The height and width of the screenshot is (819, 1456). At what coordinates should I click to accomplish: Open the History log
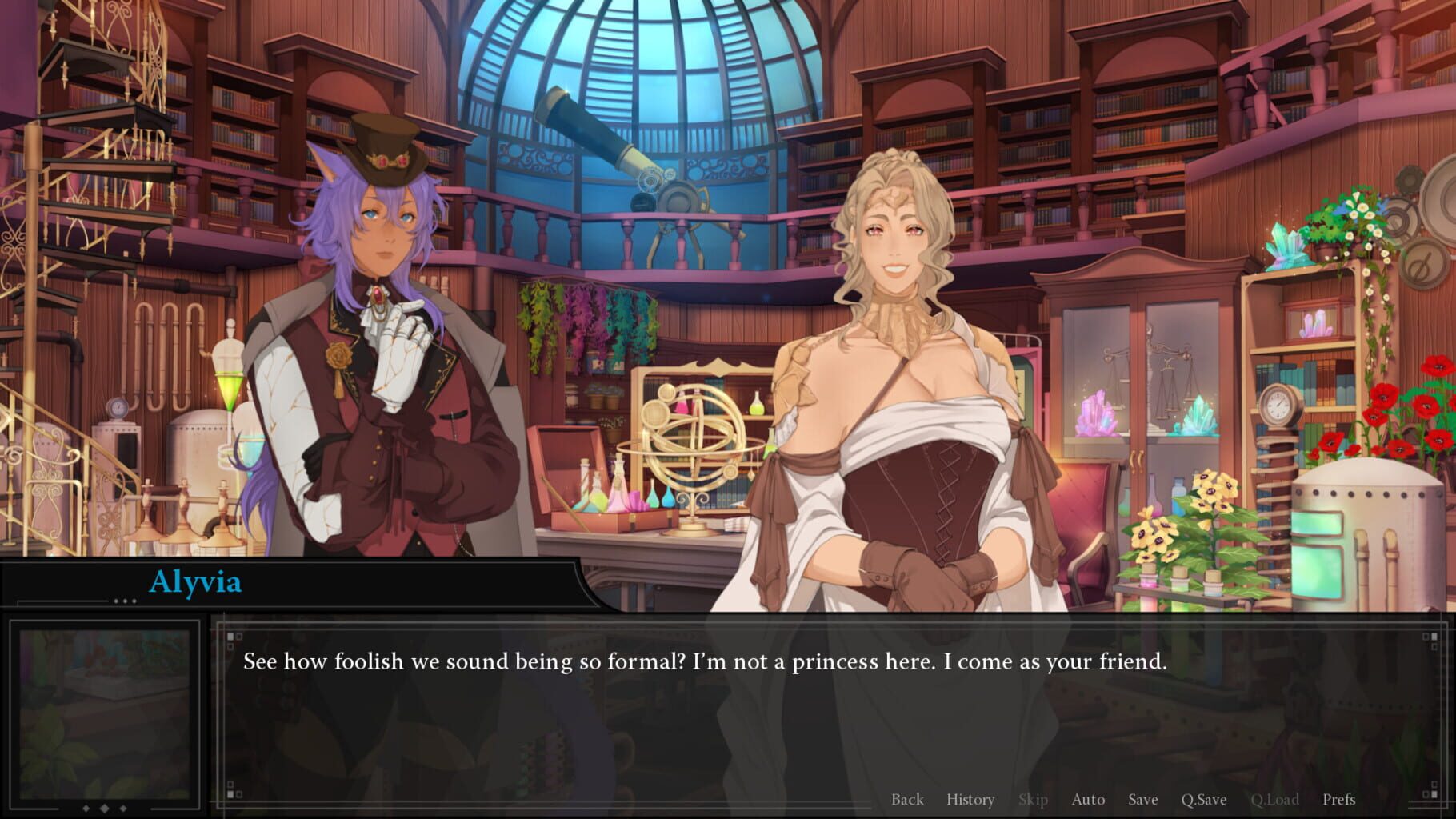click(970, 799)
